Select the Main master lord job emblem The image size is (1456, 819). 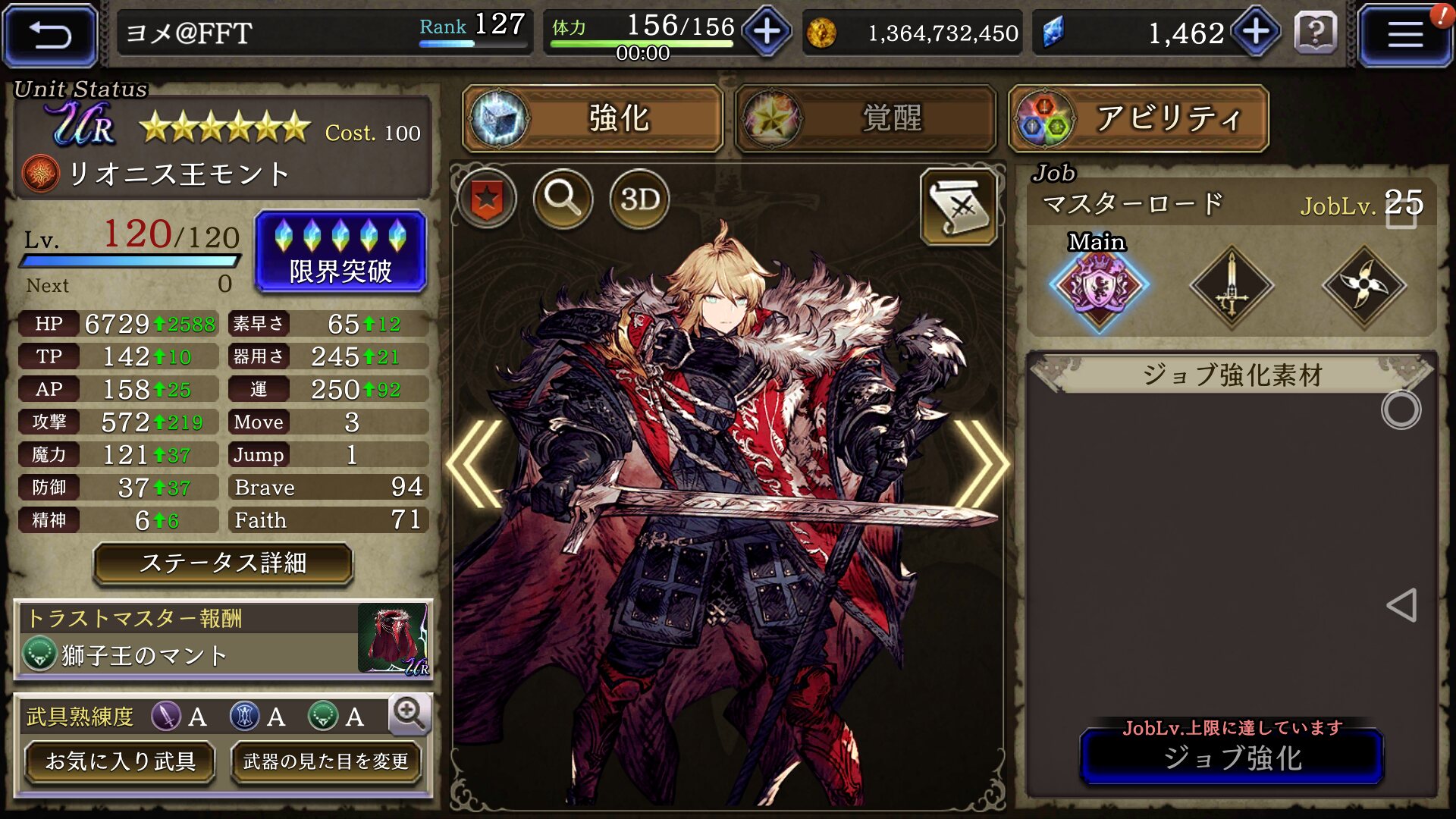1098,286
